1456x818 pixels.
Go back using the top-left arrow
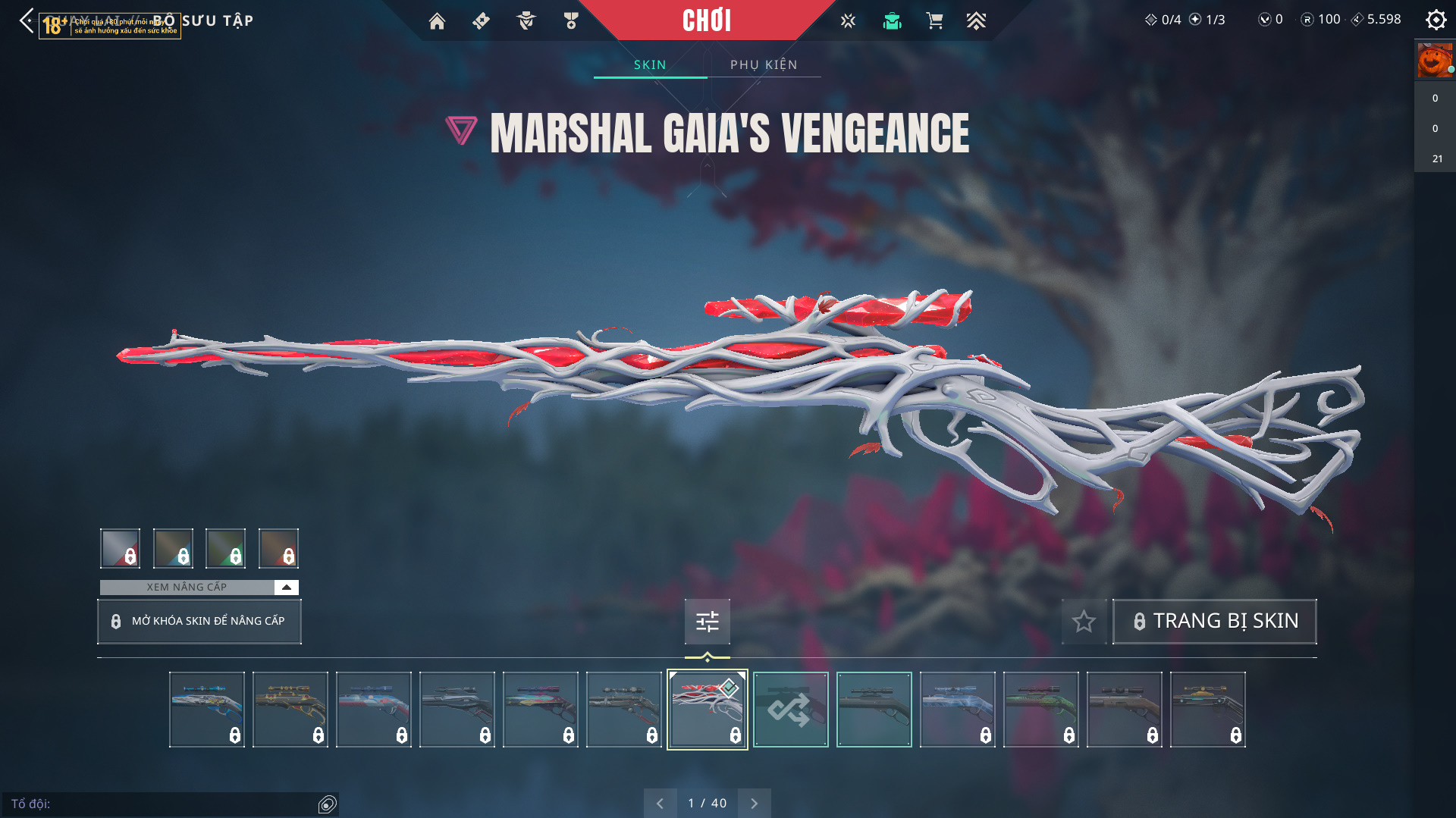point(27,20)
